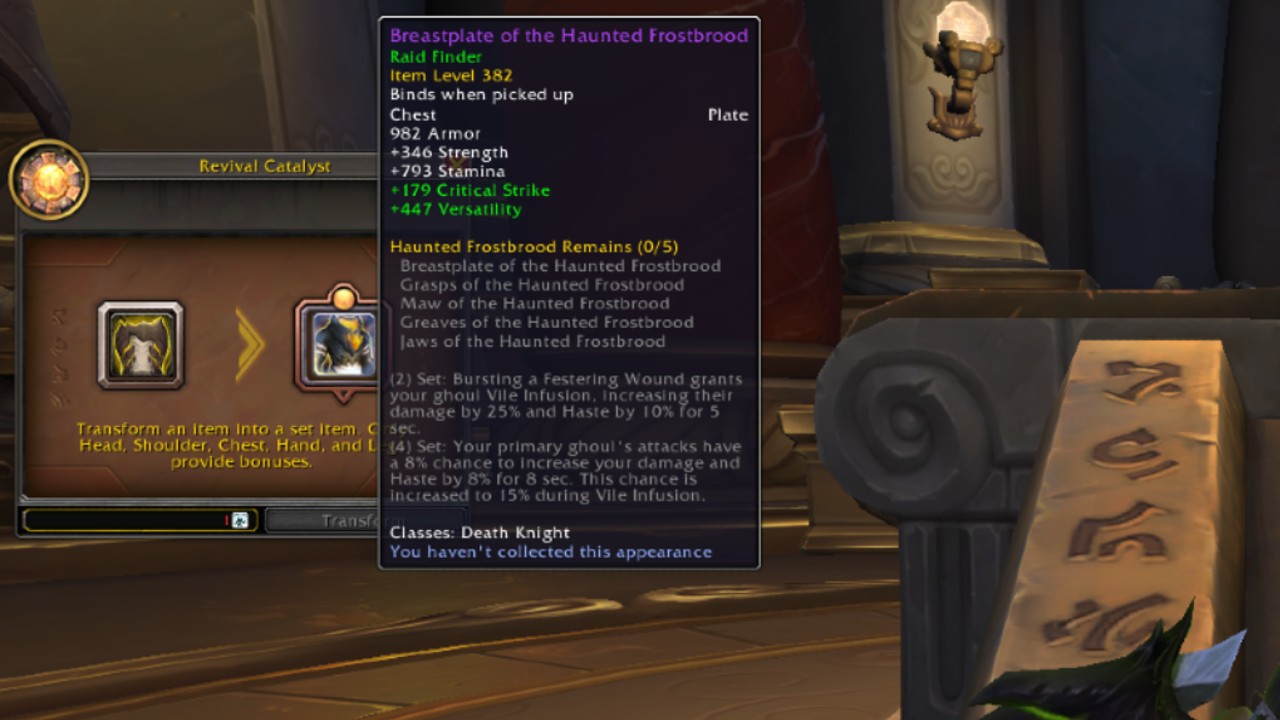The image size is (1280, 720).
Task: Click the Breastplate of the Haunted Frostbrood name
Action: pos(568,36)
